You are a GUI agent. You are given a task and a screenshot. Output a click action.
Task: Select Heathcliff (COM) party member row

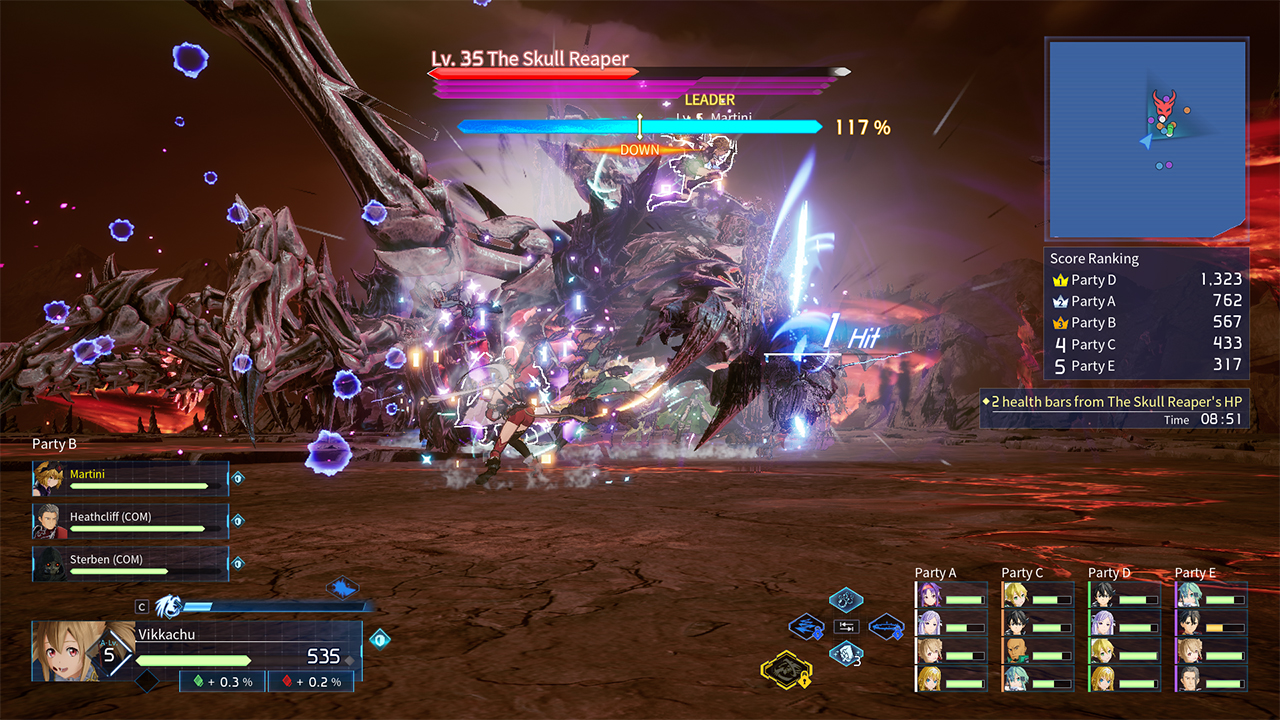click(x=130, y=521)
